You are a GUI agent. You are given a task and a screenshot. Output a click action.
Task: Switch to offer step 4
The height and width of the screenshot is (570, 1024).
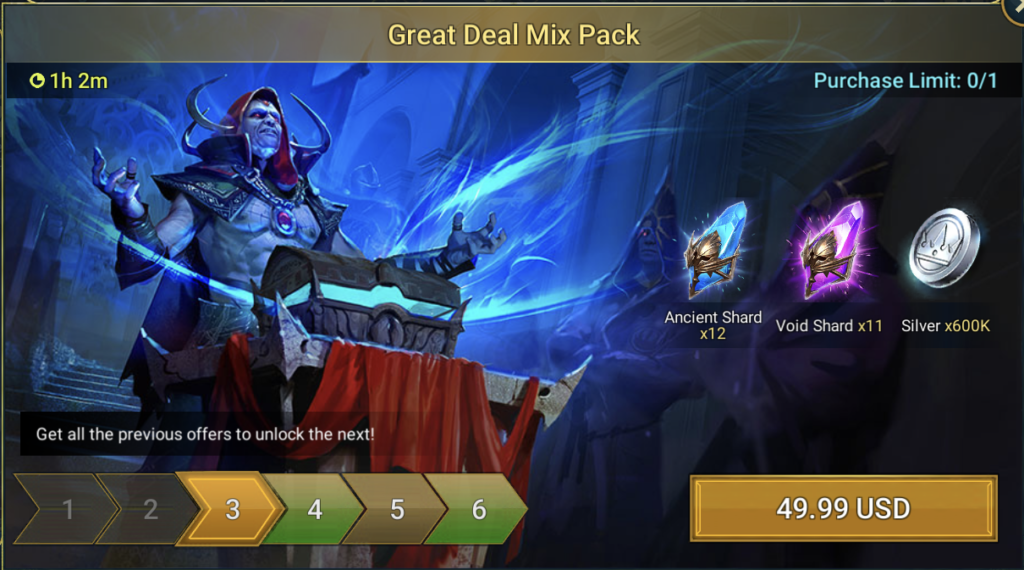click(x=314, y=510)
